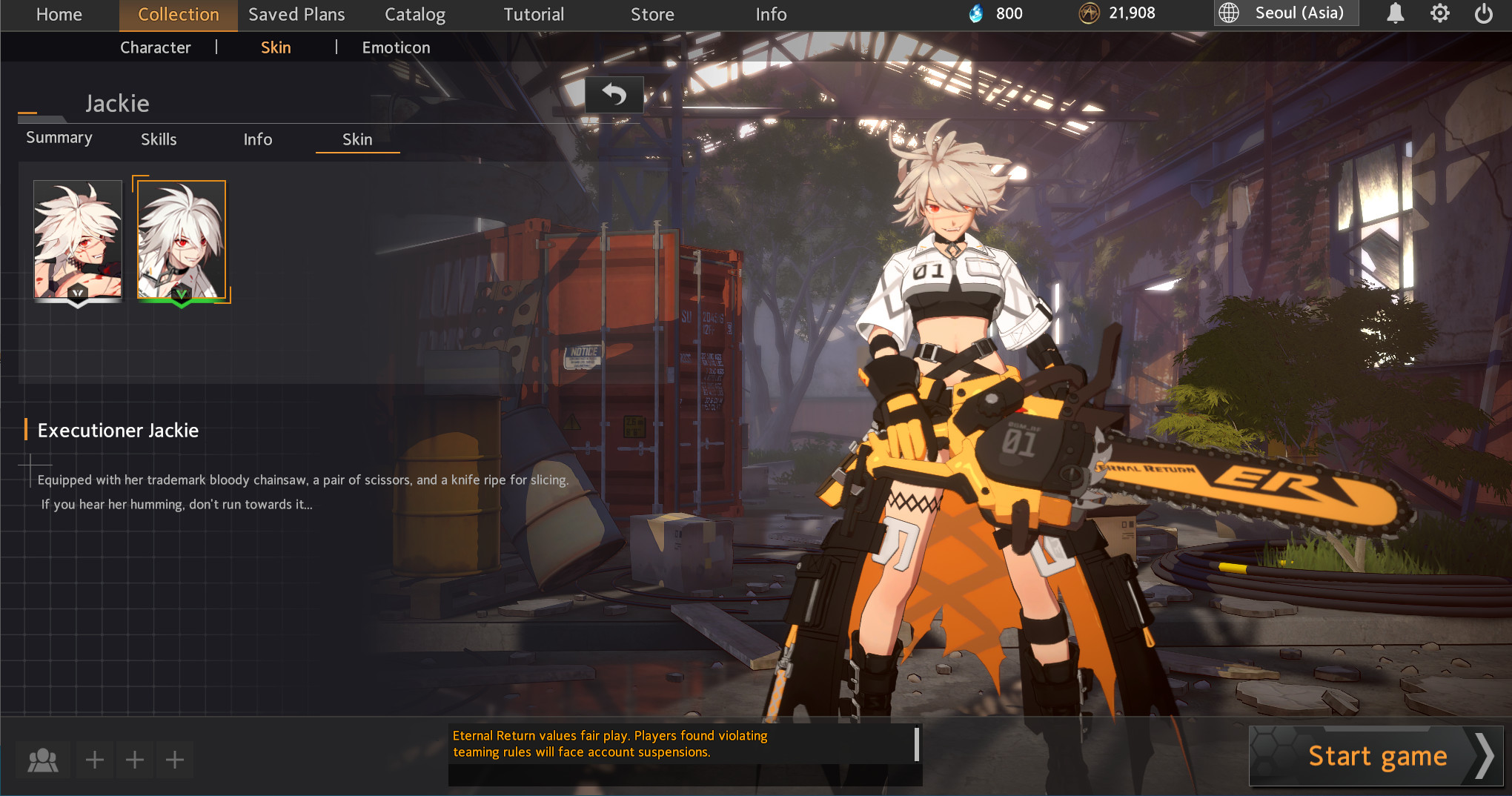The image size is (1512, 796).
Task: Select the Executioner Jackie skin thumbnail
Action: click(181, 239)
